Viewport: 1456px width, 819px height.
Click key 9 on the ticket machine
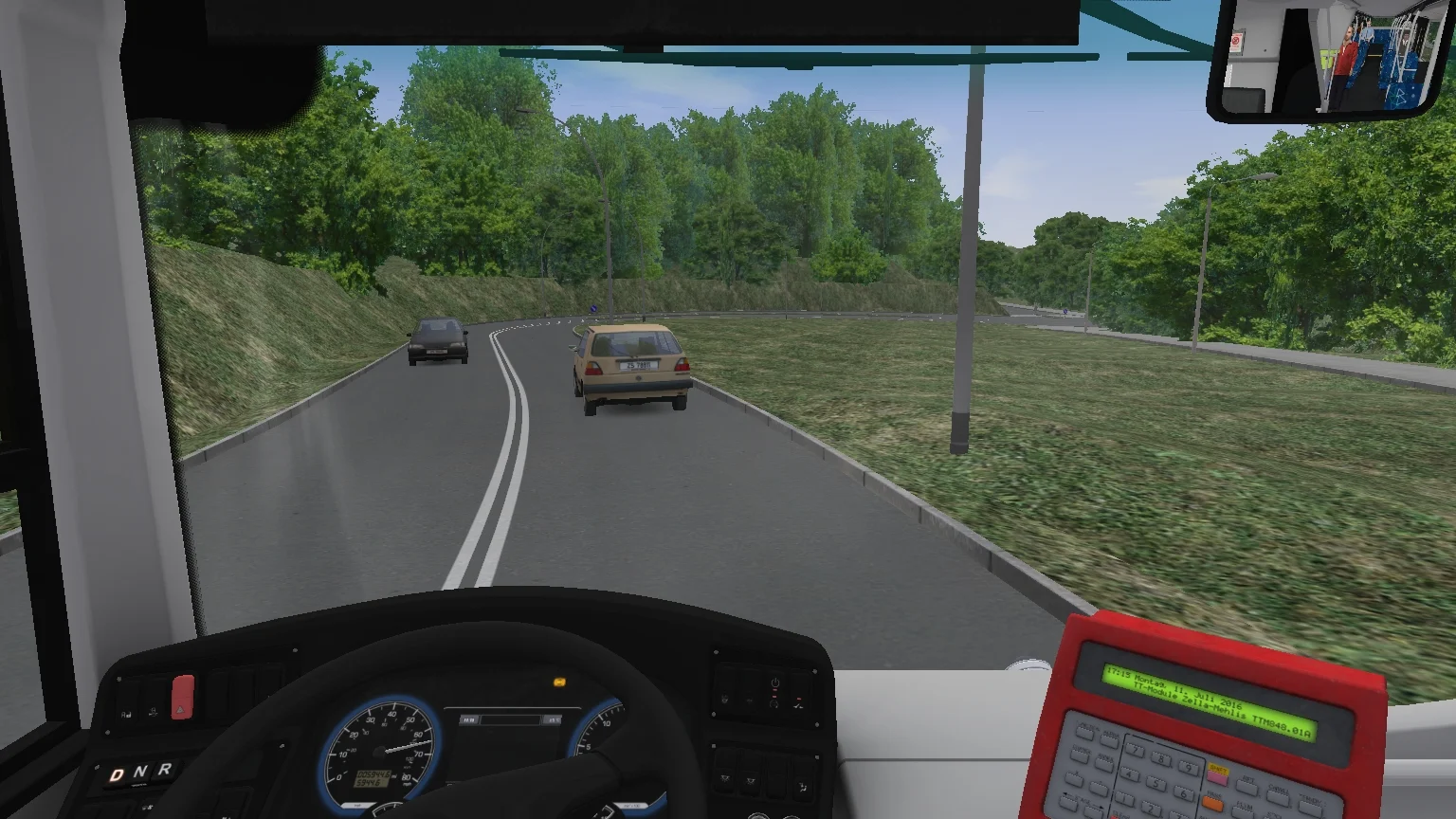(1189, 769)
